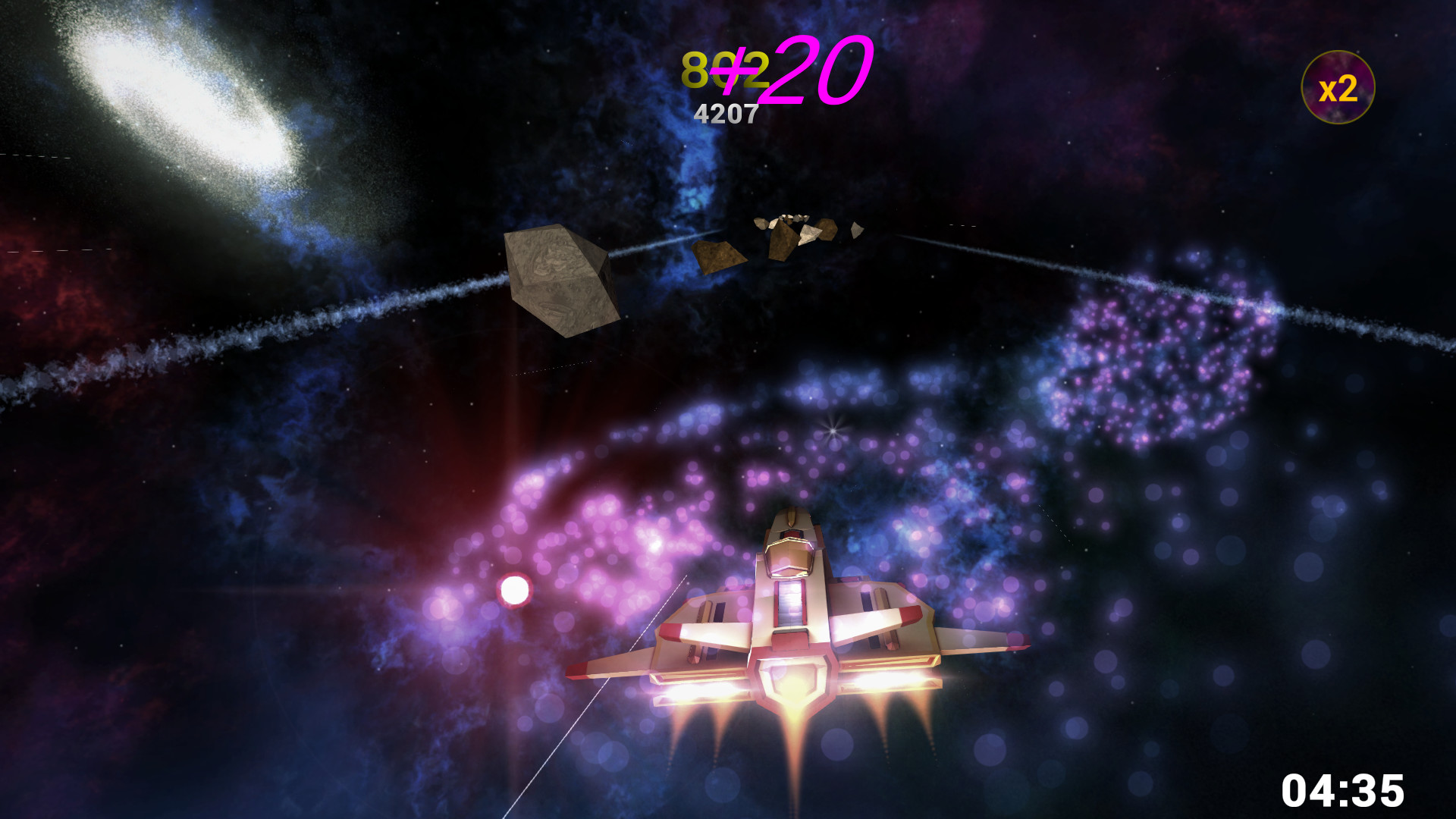Click the distant bright star flare
This screenshot has width=1456, height=819.
[x=832, y=431]
